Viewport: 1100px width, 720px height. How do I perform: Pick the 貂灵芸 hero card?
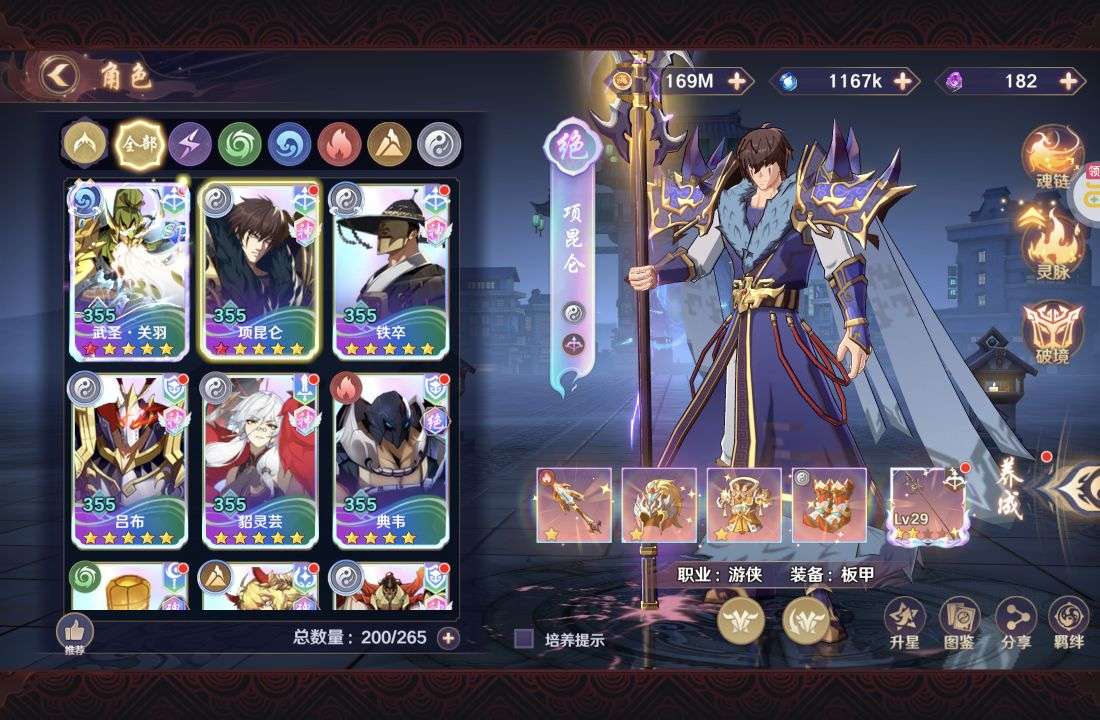tap(260, 461)
